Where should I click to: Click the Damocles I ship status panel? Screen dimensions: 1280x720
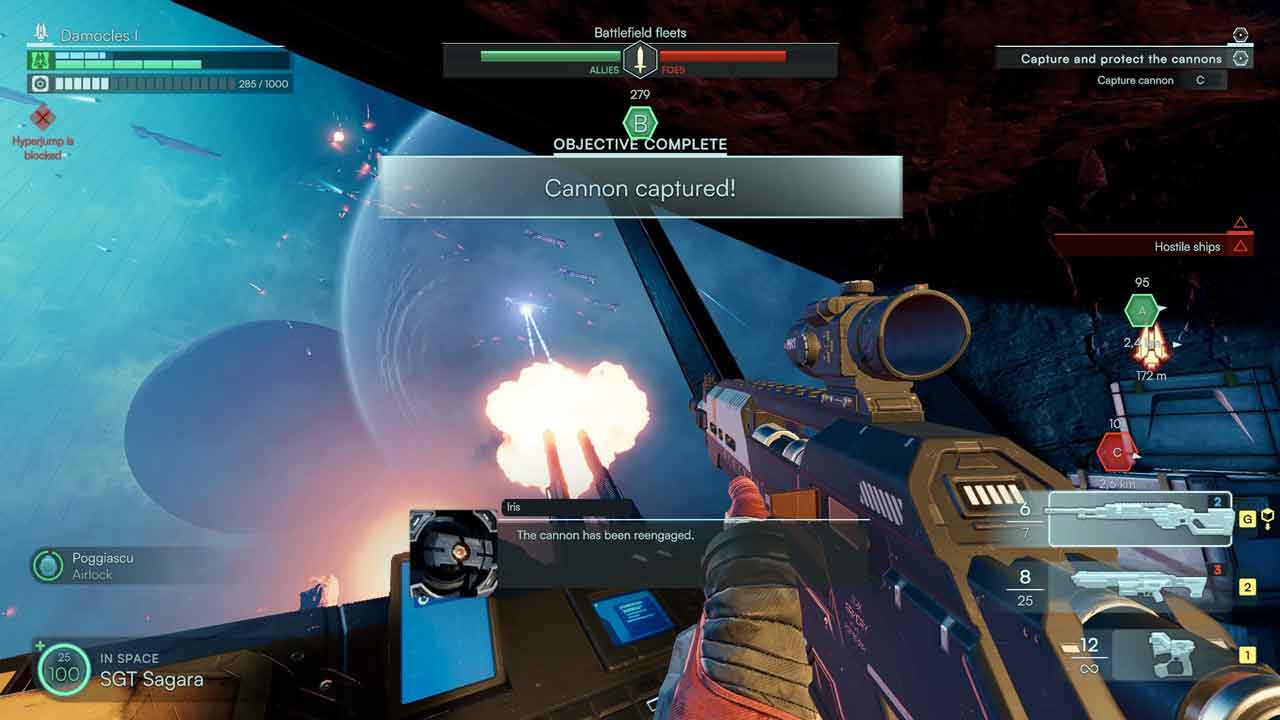pos(159,60)
